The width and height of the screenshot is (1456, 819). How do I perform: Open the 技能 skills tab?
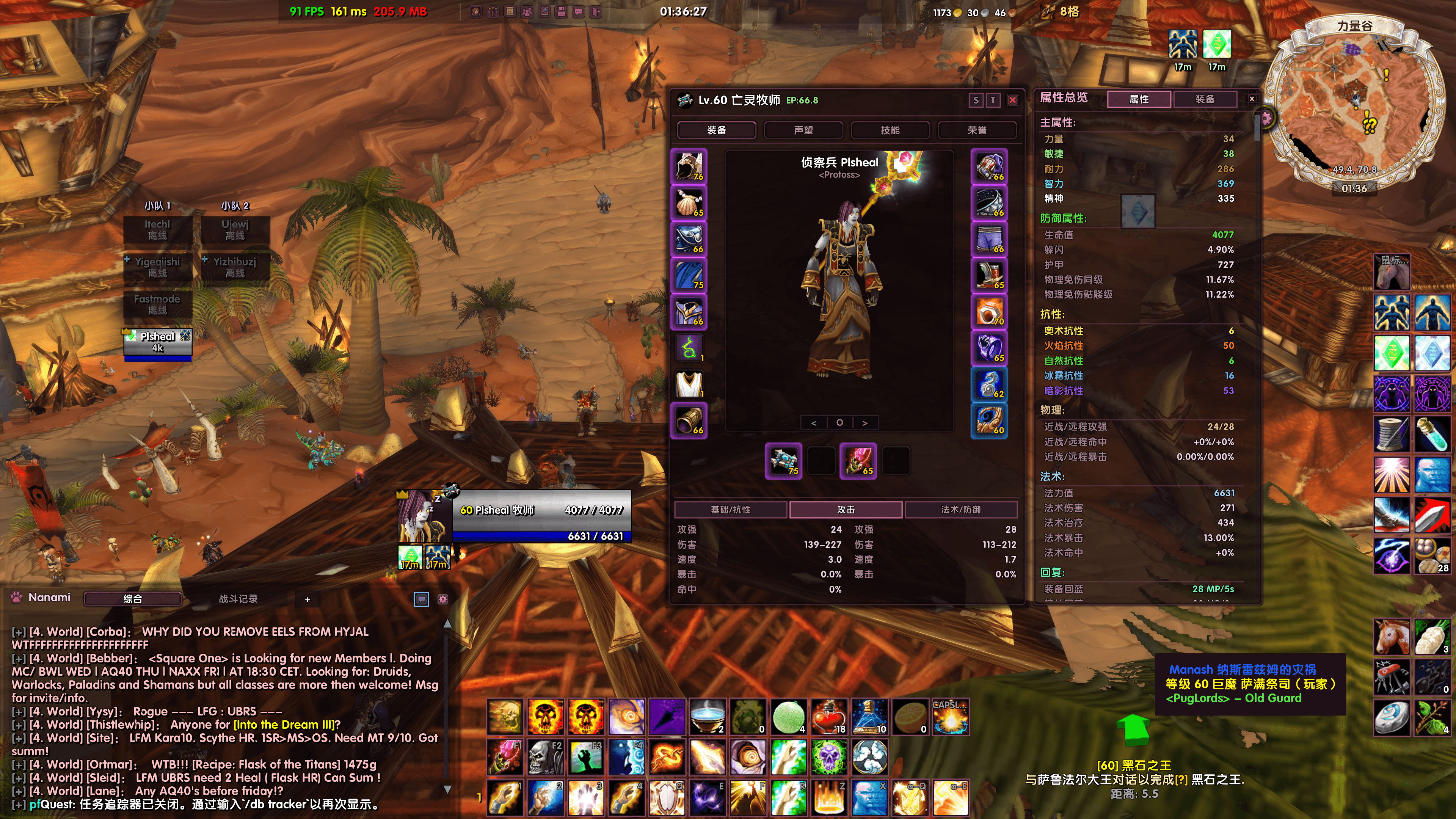[890, 130]
